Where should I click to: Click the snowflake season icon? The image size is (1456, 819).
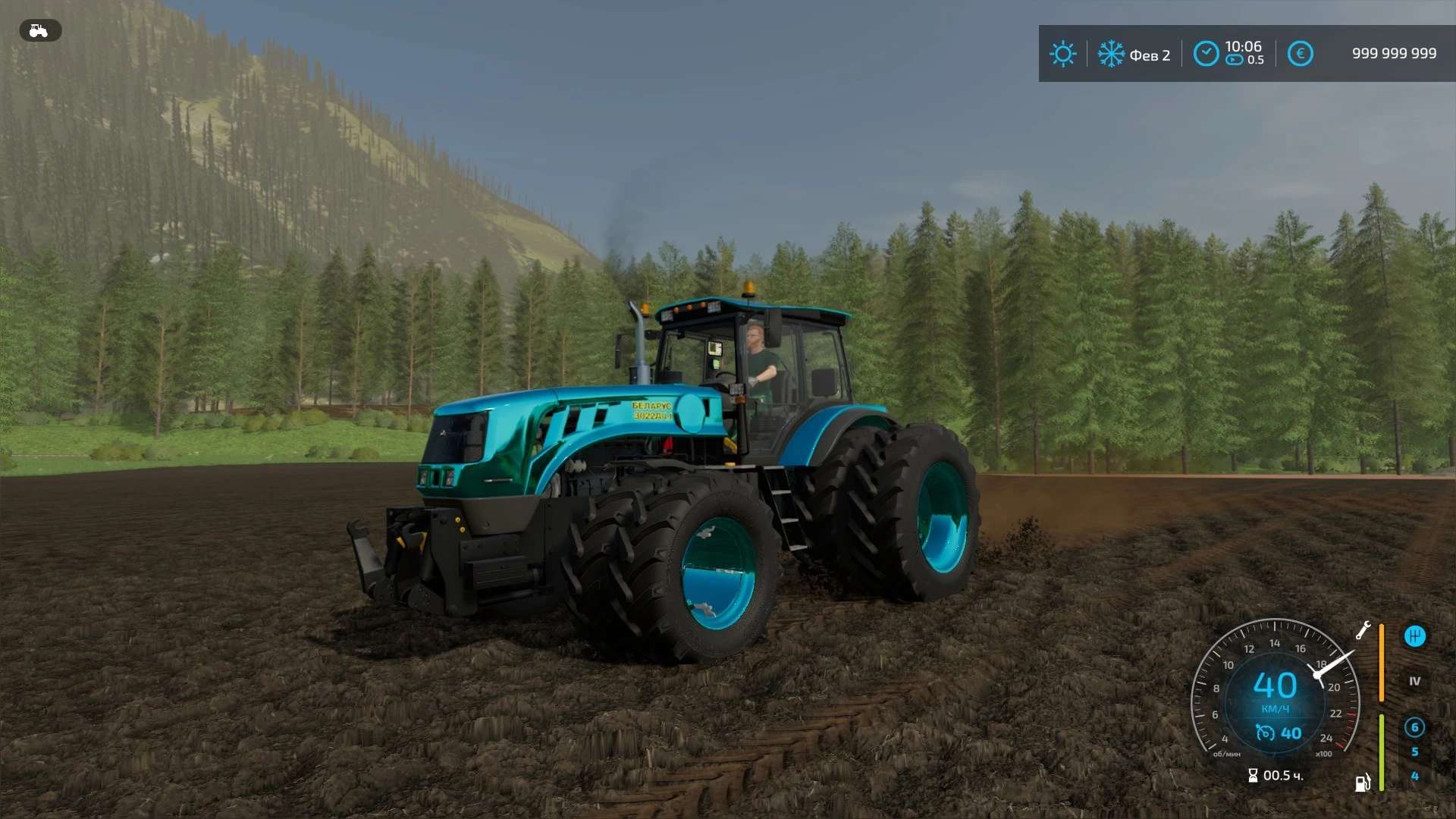click(1111, 54)
